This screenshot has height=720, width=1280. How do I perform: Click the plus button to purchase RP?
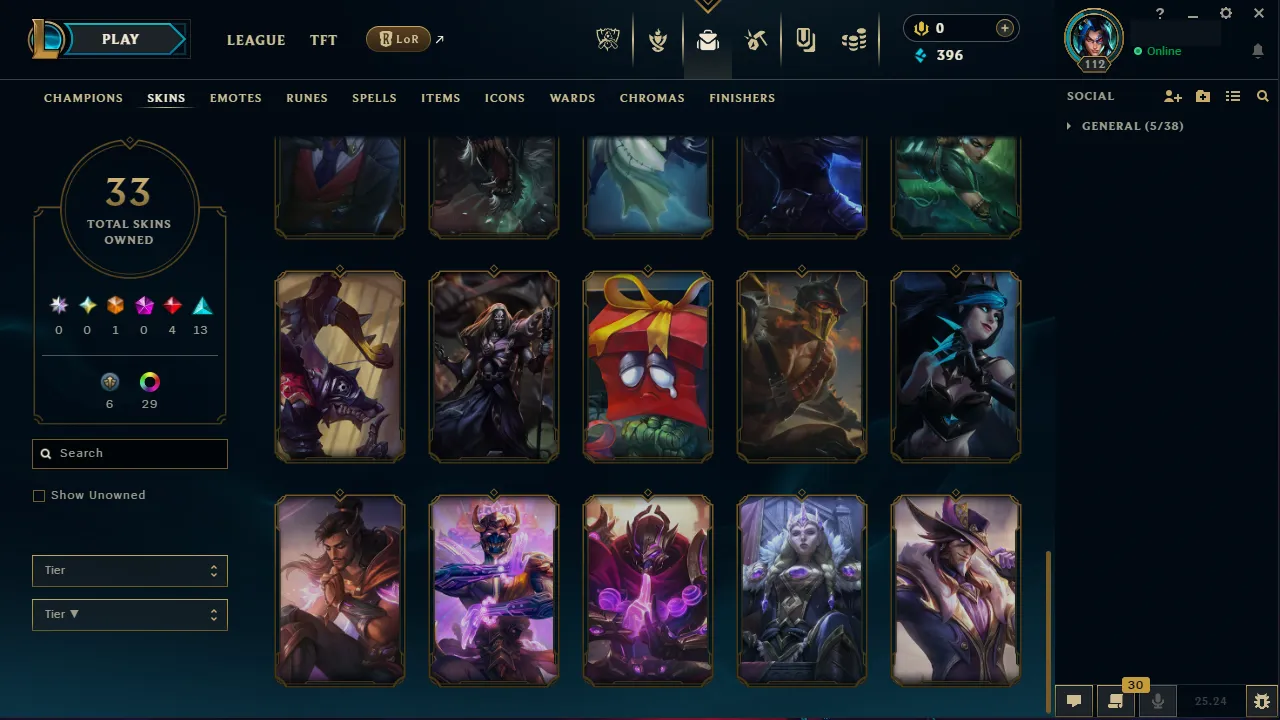pyautogui.click(x=1004, y=28)
